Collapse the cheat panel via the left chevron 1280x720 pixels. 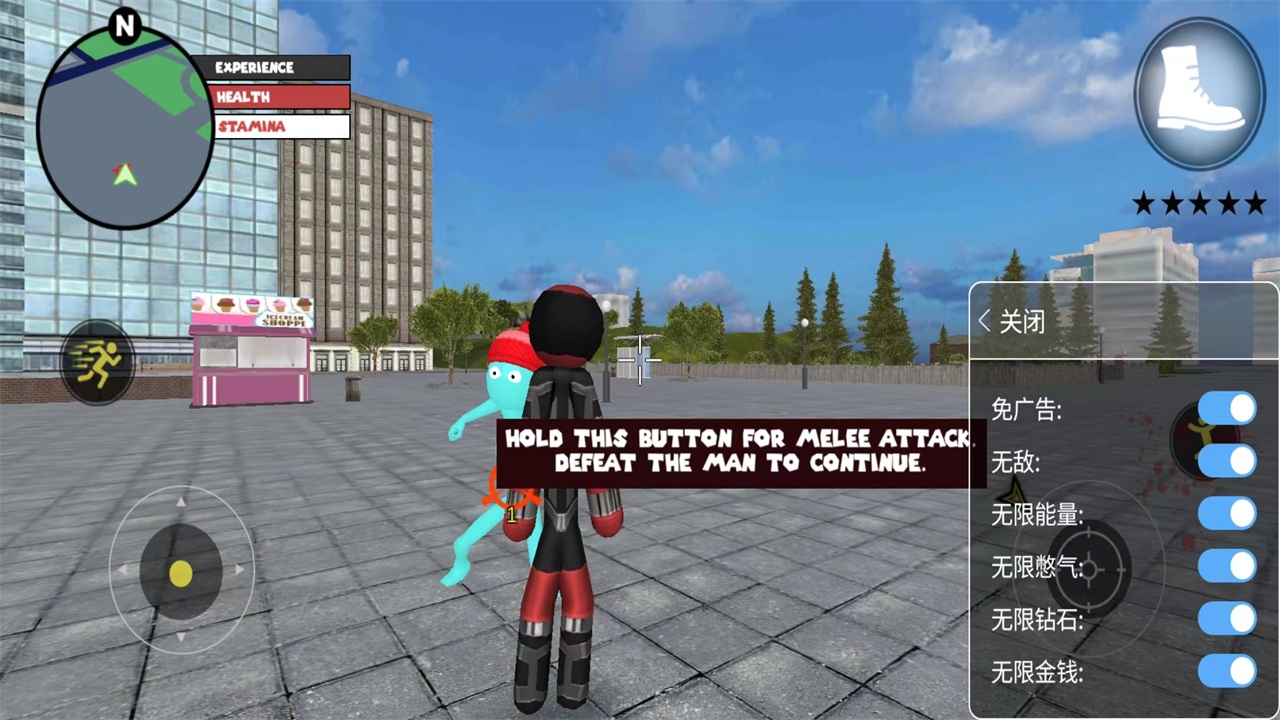point(985,321)
